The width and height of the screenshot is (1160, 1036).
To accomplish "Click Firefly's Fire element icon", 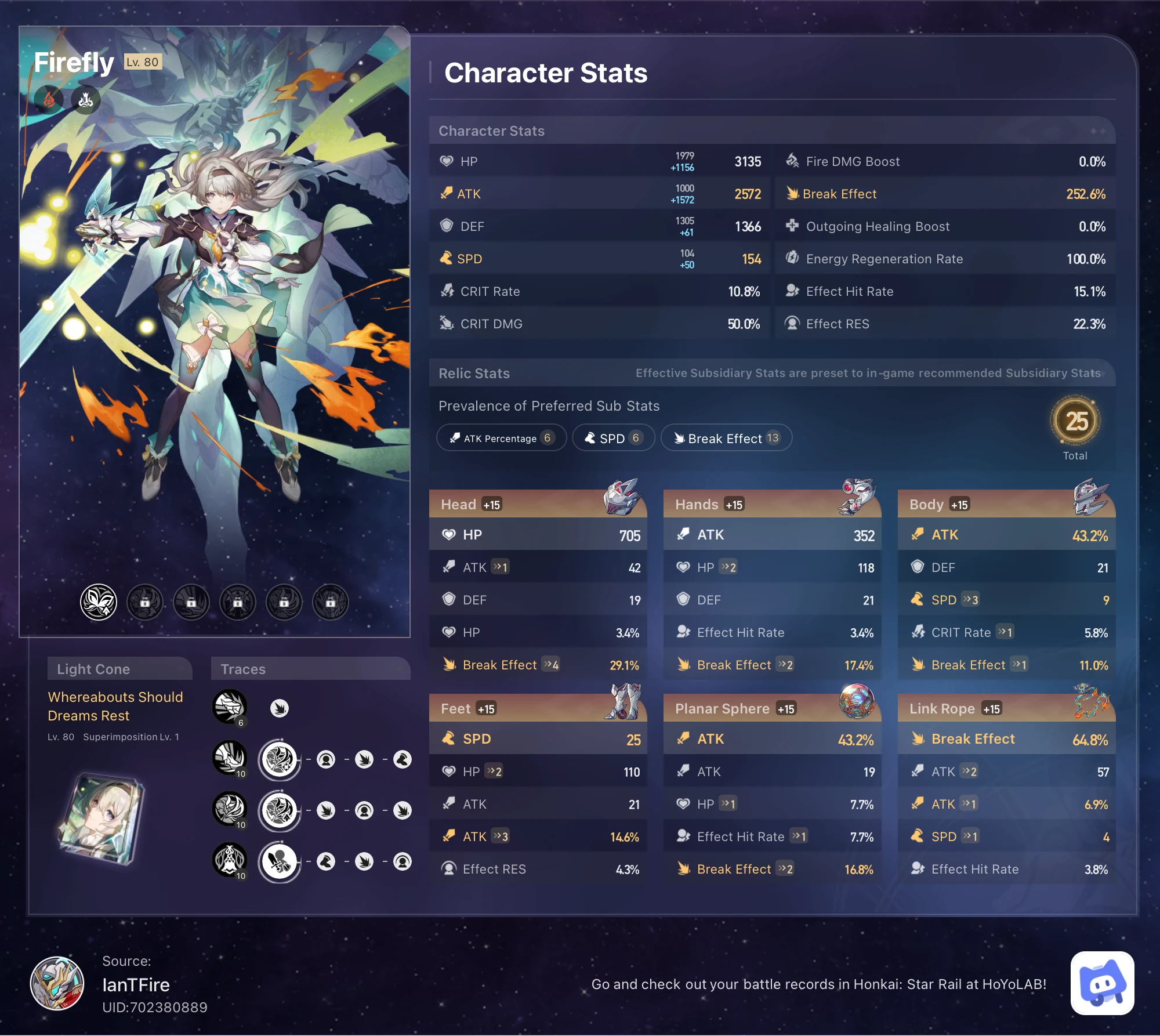I will (x=49, y=99).
